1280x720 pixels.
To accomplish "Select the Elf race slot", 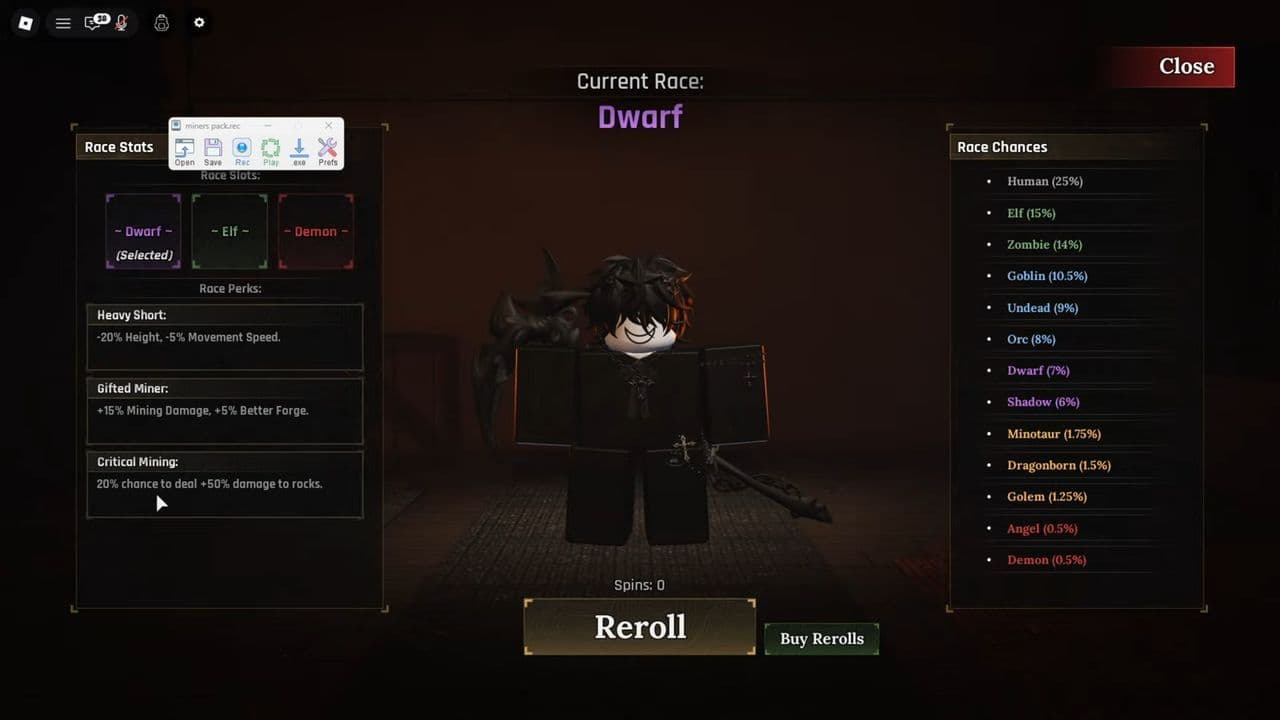I will point(229,231).
